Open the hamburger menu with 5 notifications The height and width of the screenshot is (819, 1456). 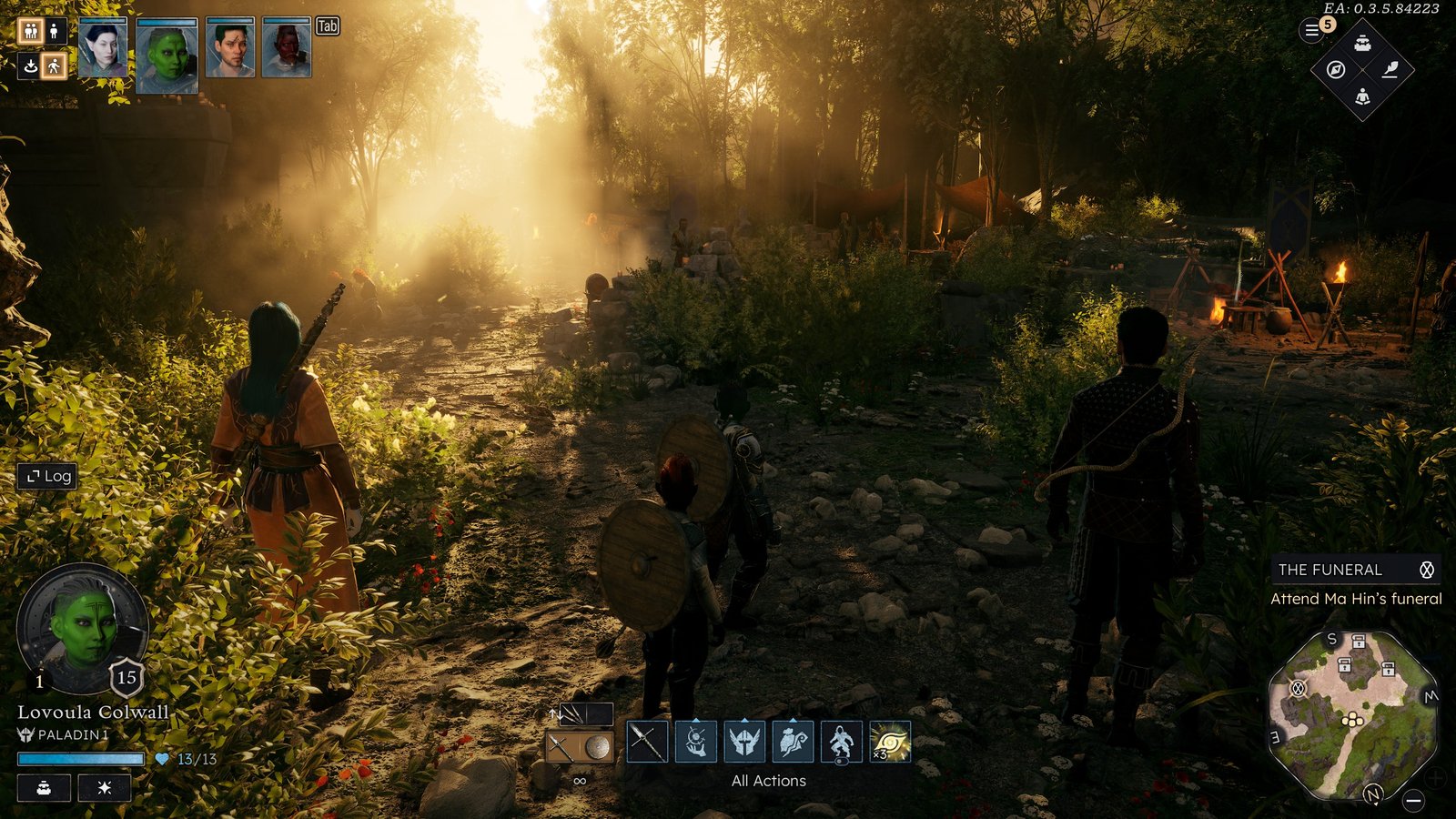coord(1312,31)
